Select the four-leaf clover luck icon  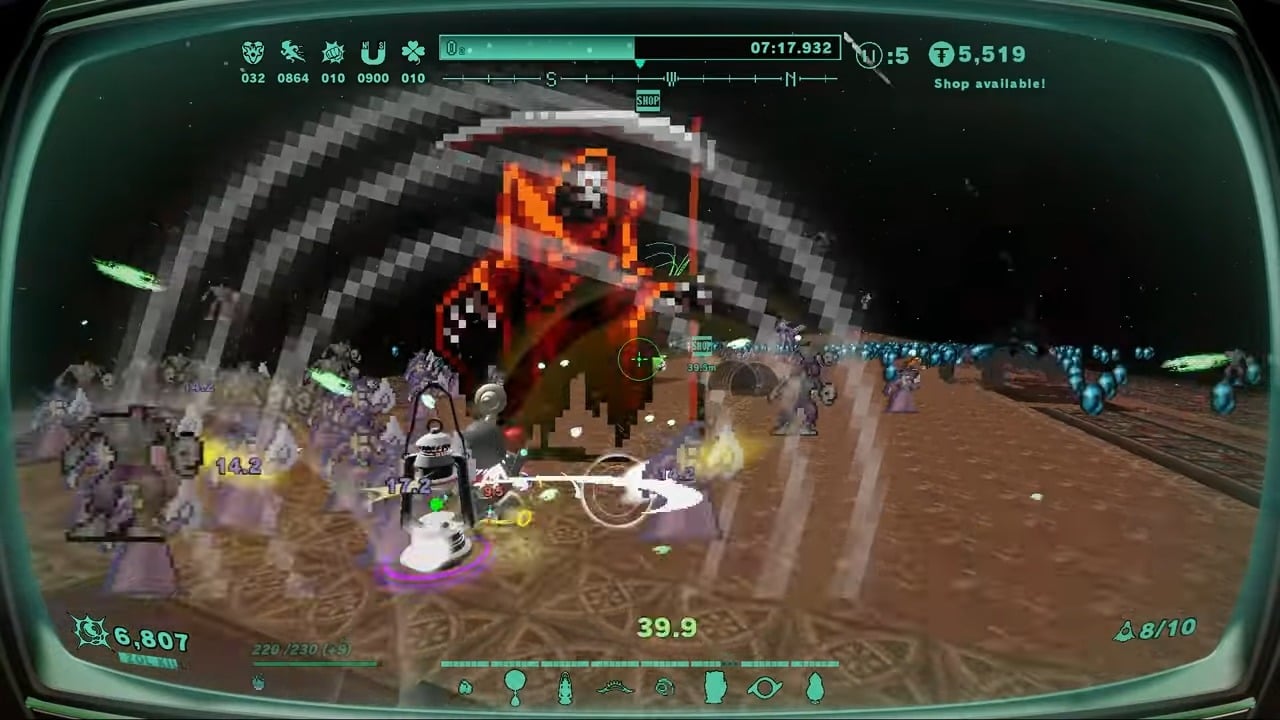tap(413, 53)
